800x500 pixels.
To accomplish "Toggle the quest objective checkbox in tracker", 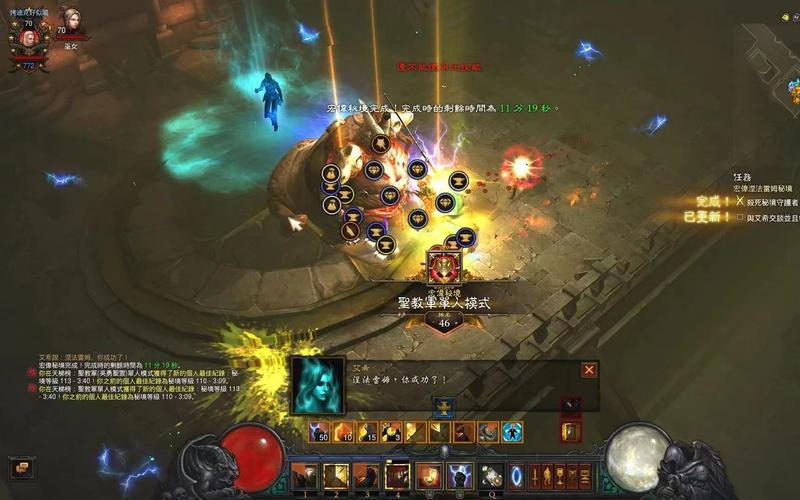I will [x=740, y=217].
